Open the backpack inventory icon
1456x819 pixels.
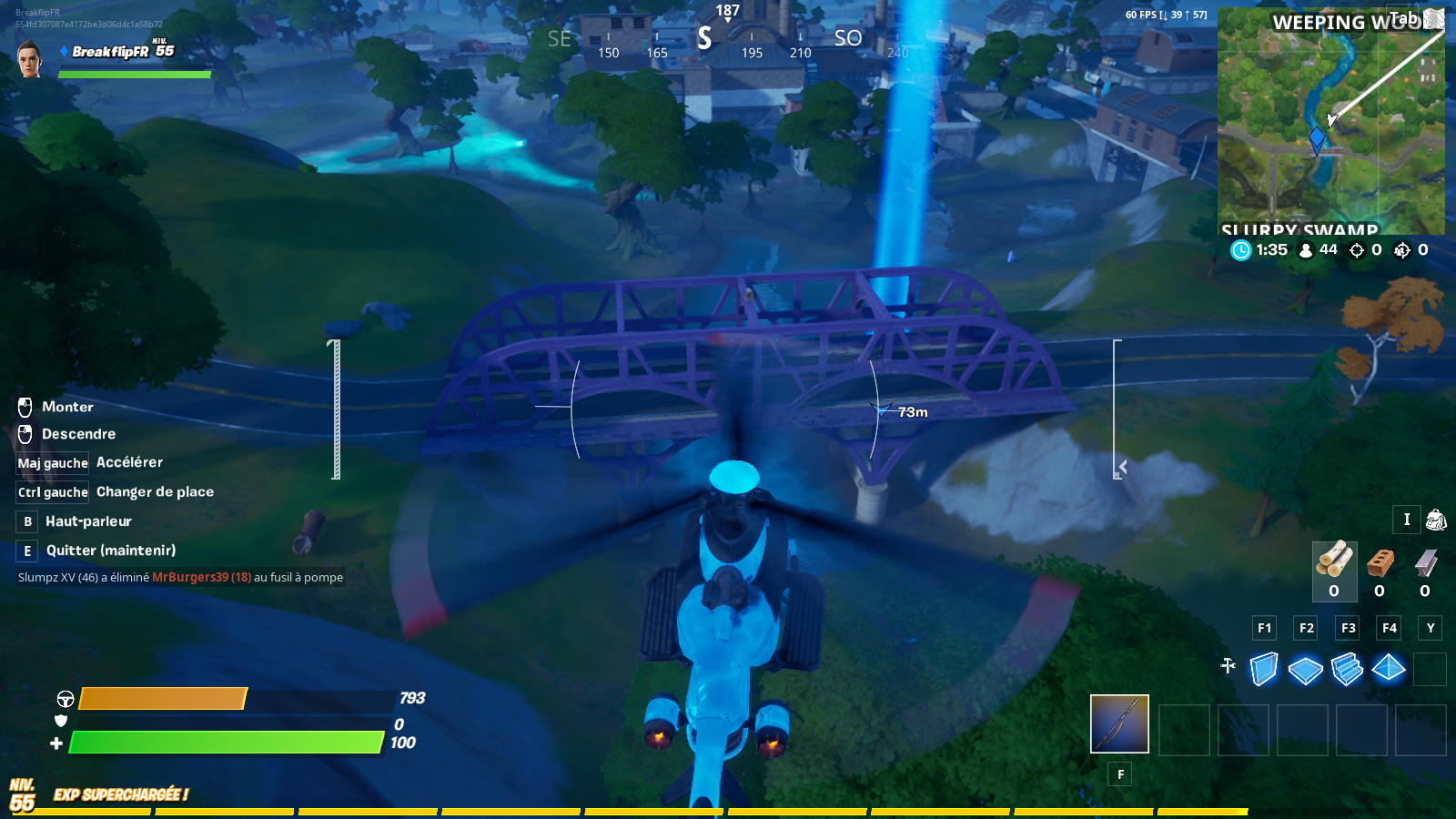[x=1436, y=521]
